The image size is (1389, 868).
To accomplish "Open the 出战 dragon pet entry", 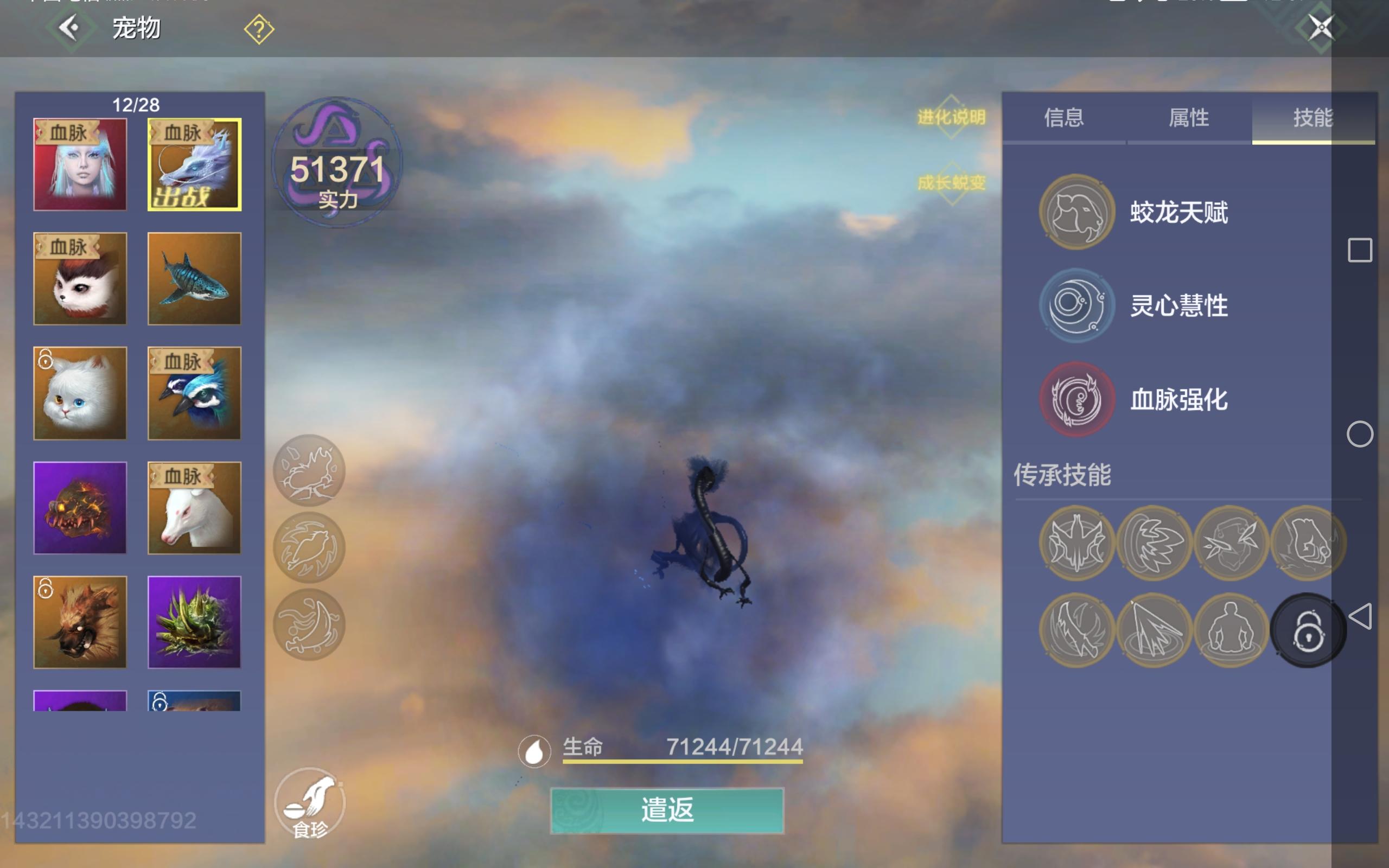I will click(x=195, y=164).
